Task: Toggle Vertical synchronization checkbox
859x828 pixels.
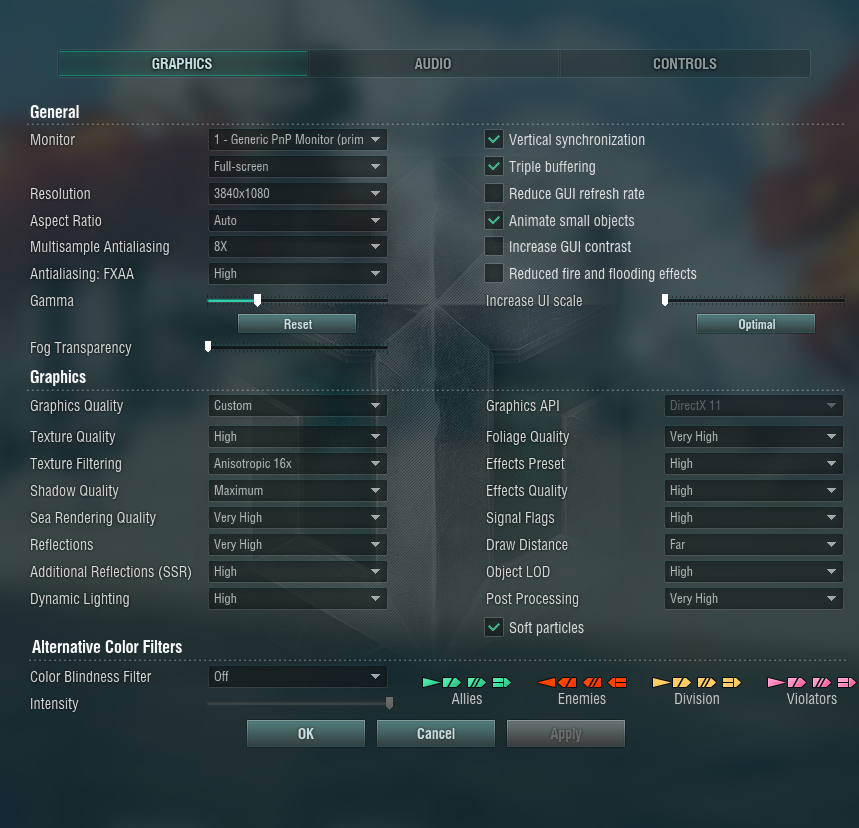Action: (x=494, y=140)
